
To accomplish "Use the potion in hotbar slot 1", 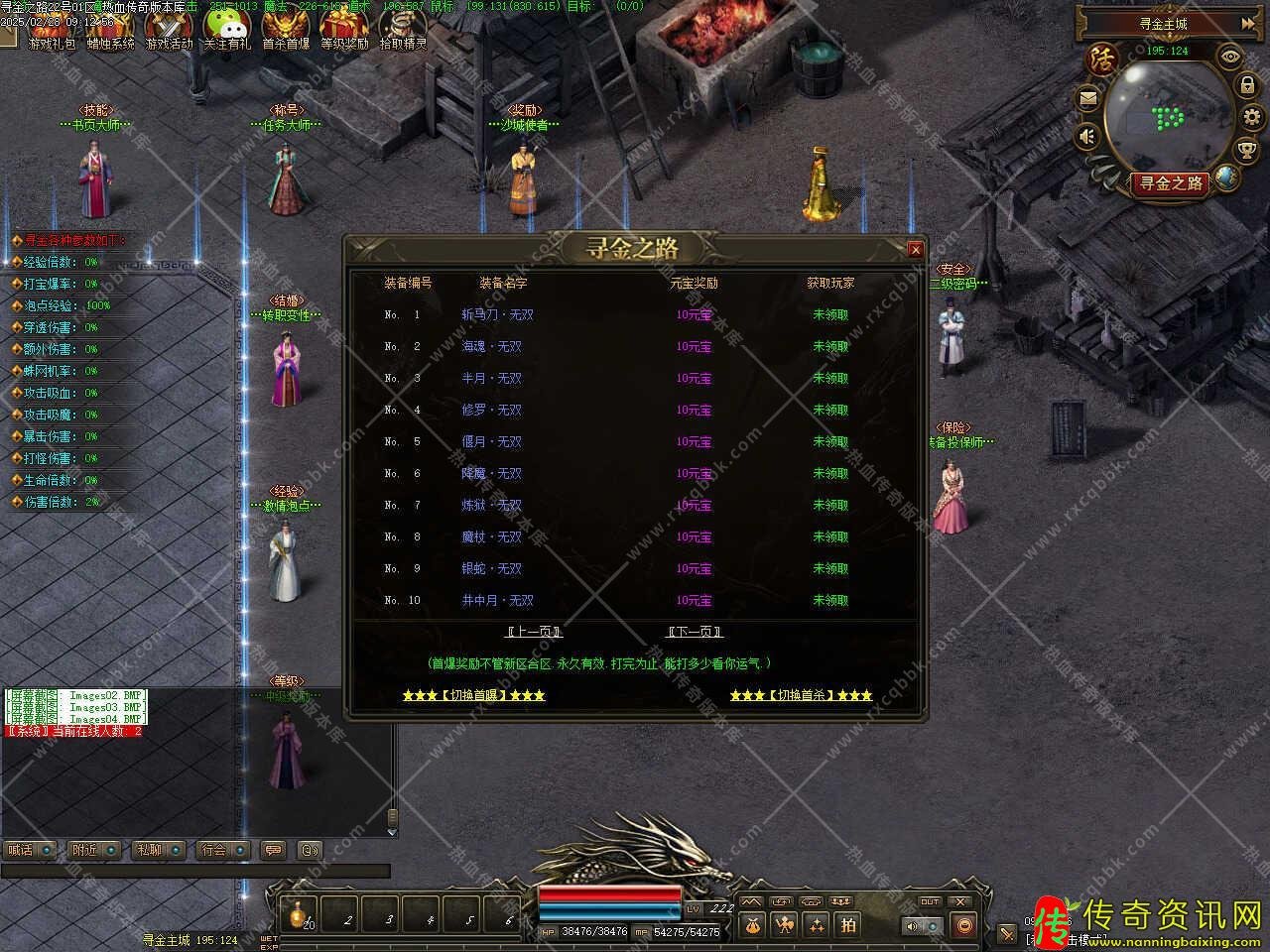I will coord(298,915).
